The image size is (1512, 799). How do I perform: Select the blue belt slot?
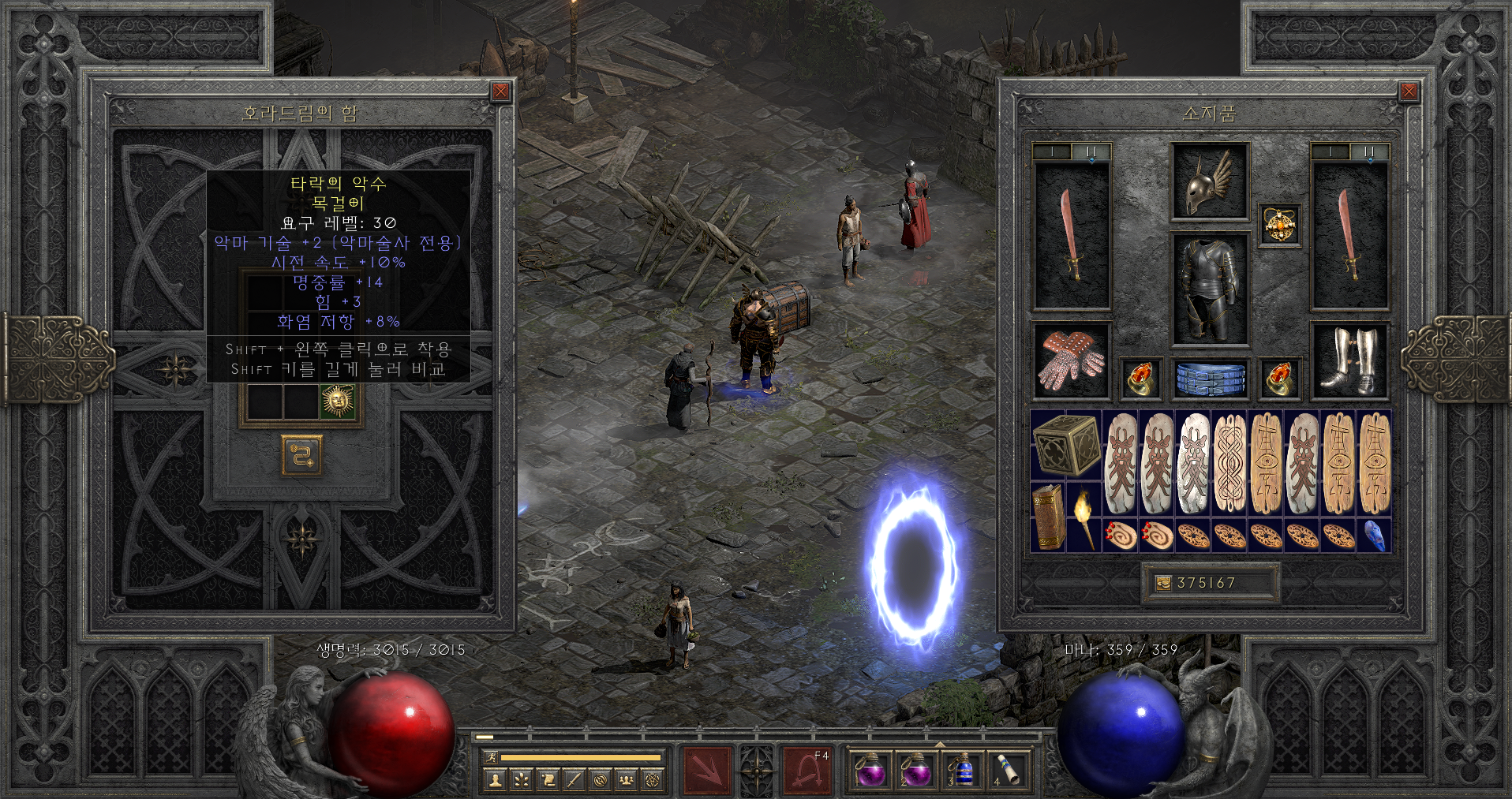pos(1210,379)
